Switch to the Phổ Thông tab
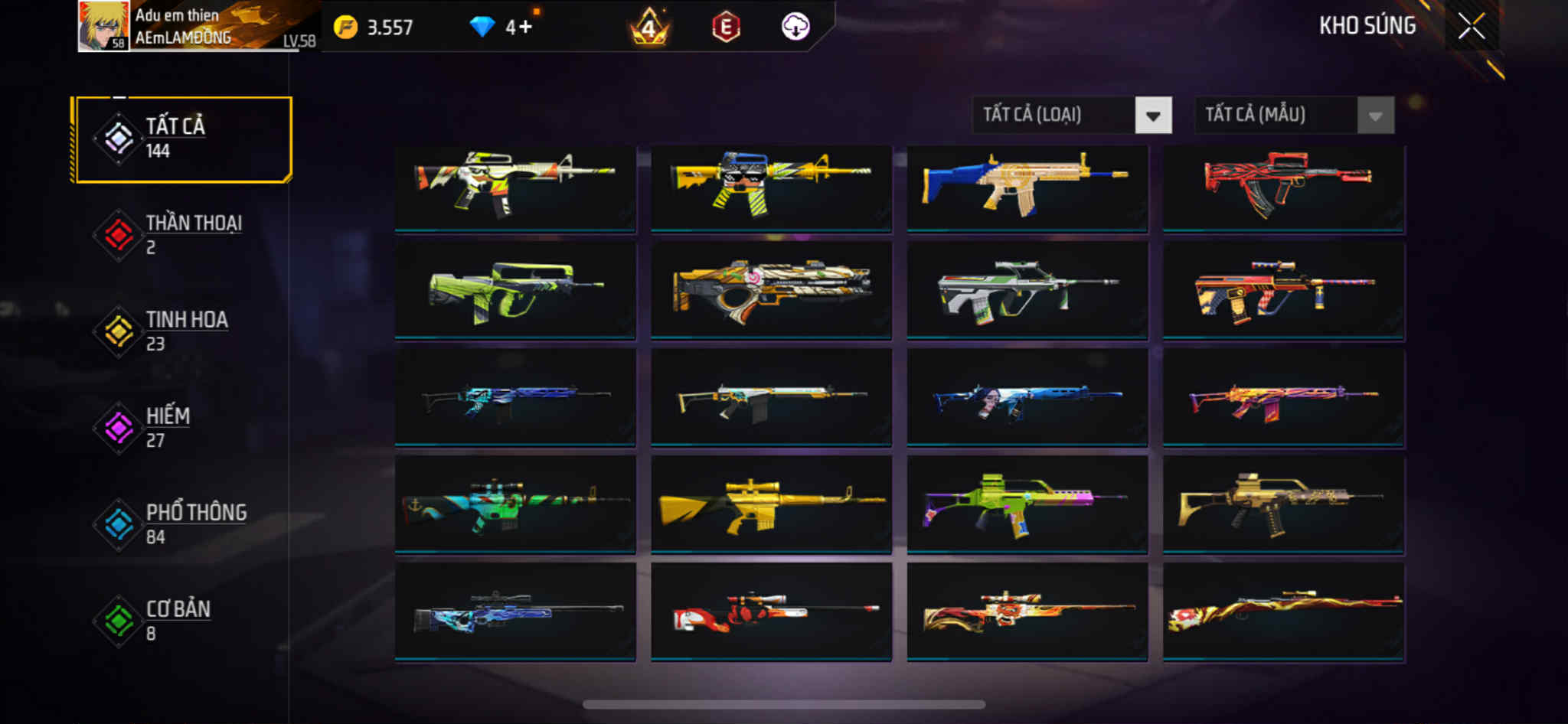The image size is (1568, 724). point(182,524)
